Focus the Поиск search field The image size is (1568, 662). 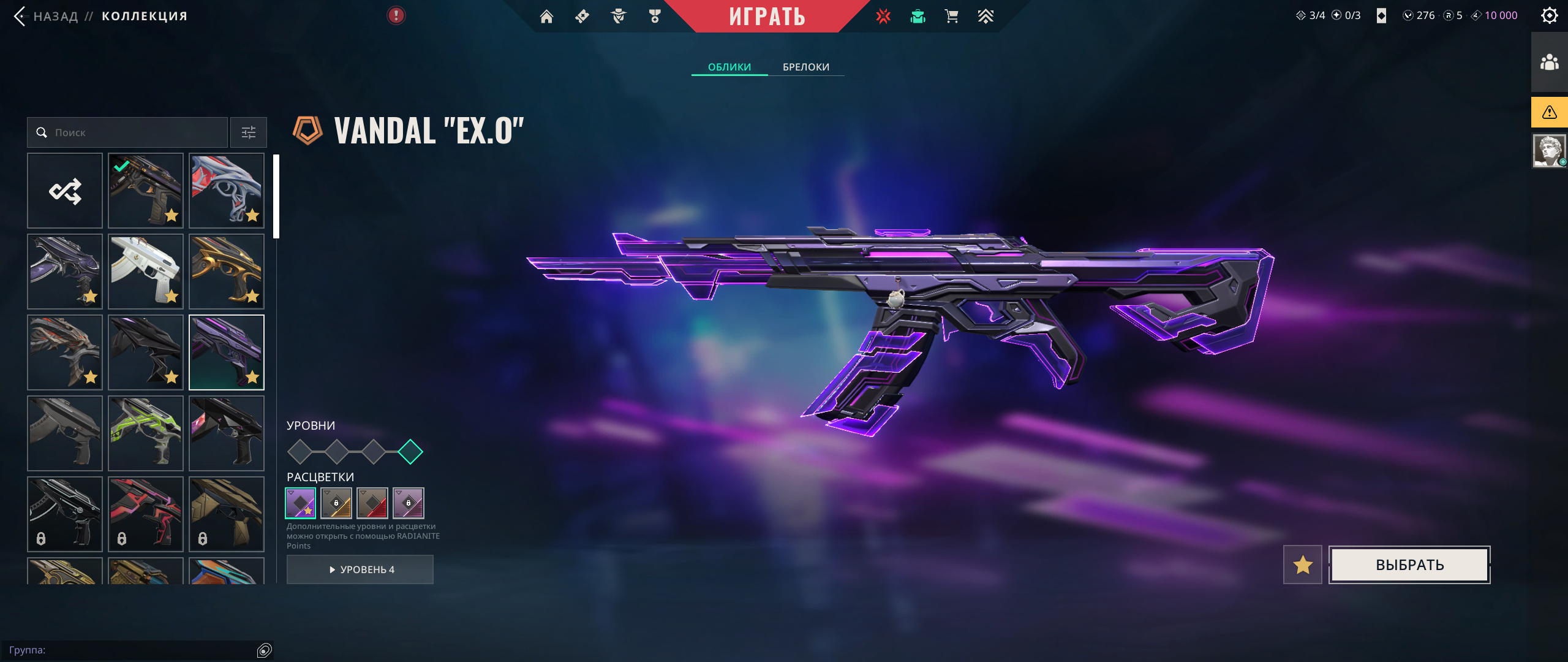click(x=135, y=132)
